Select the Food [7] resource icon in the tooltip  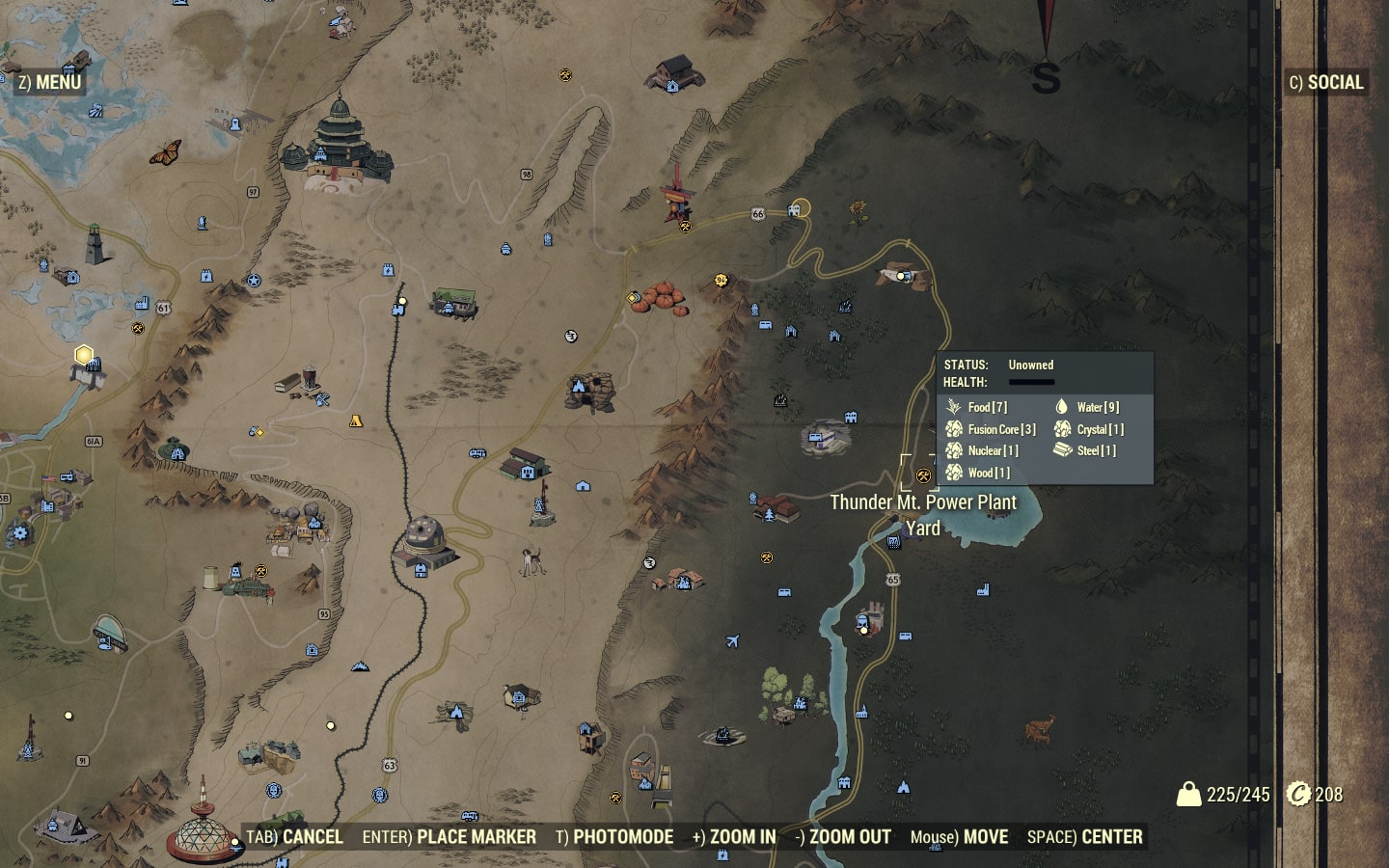[x=955, y=407]
